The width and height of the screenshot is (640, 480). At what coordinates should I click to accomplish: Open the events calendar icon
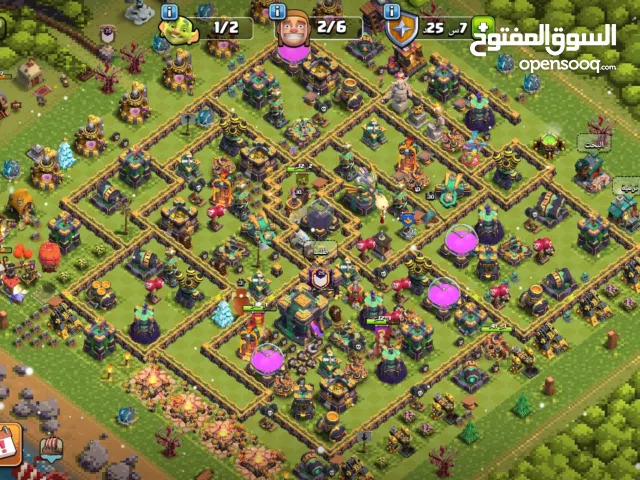(x=9, y=443)
